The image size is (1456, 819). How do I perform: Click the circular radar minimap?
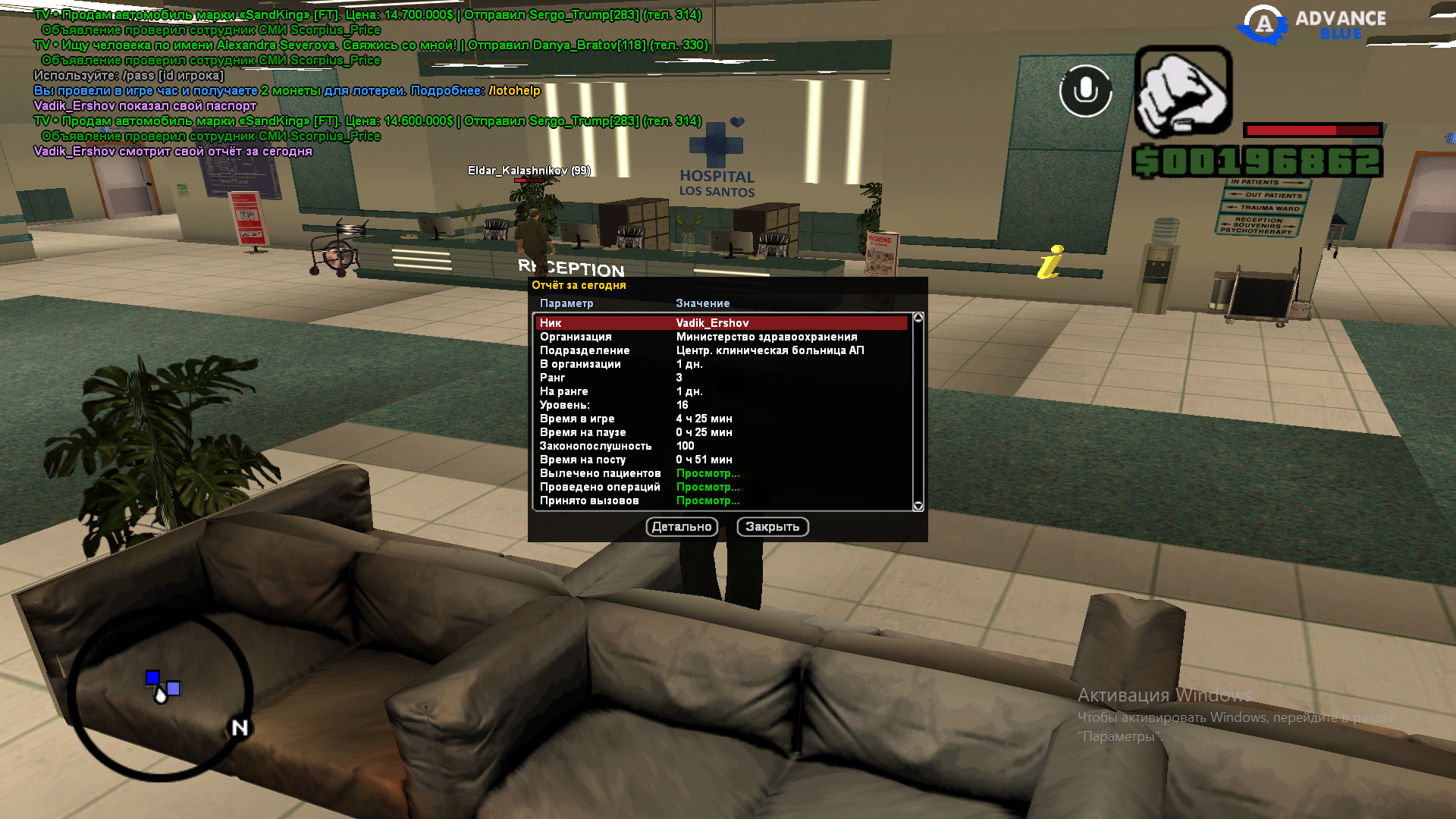160,694
